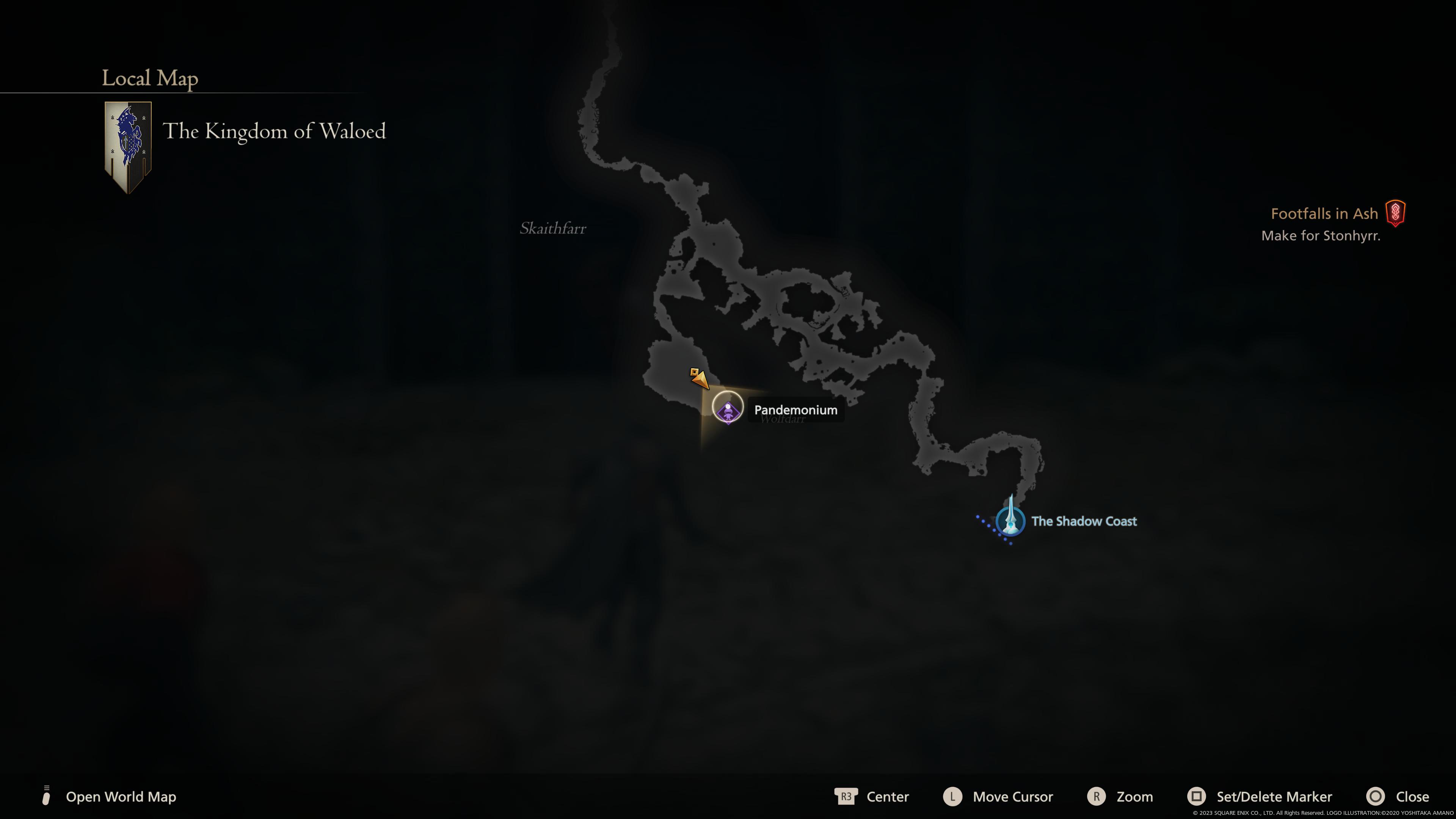
Task: Open World Map from the bottom bar
Action: [x=121, y=797]
